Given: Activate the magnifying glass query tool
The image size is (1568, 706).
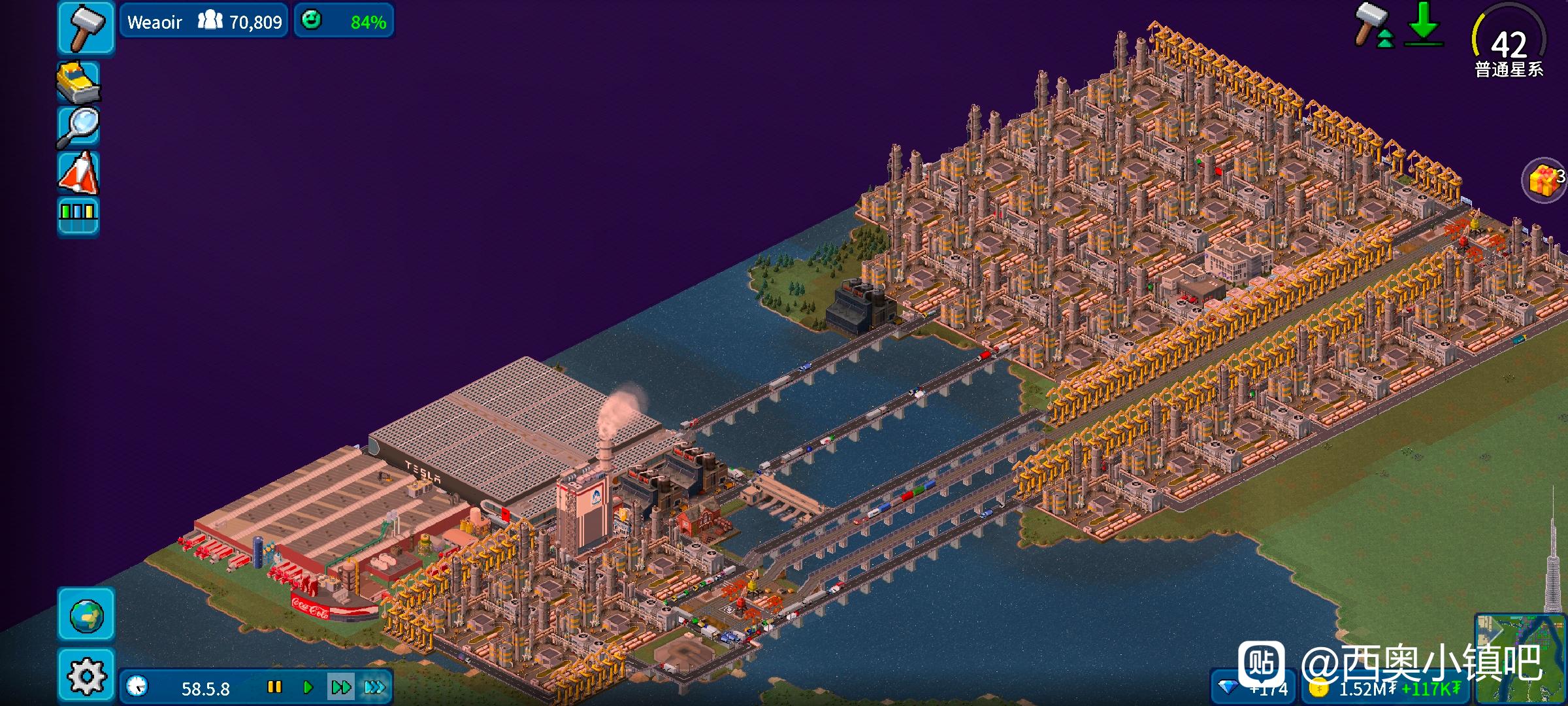Looking at the screenshot, I should pos(78,127).
